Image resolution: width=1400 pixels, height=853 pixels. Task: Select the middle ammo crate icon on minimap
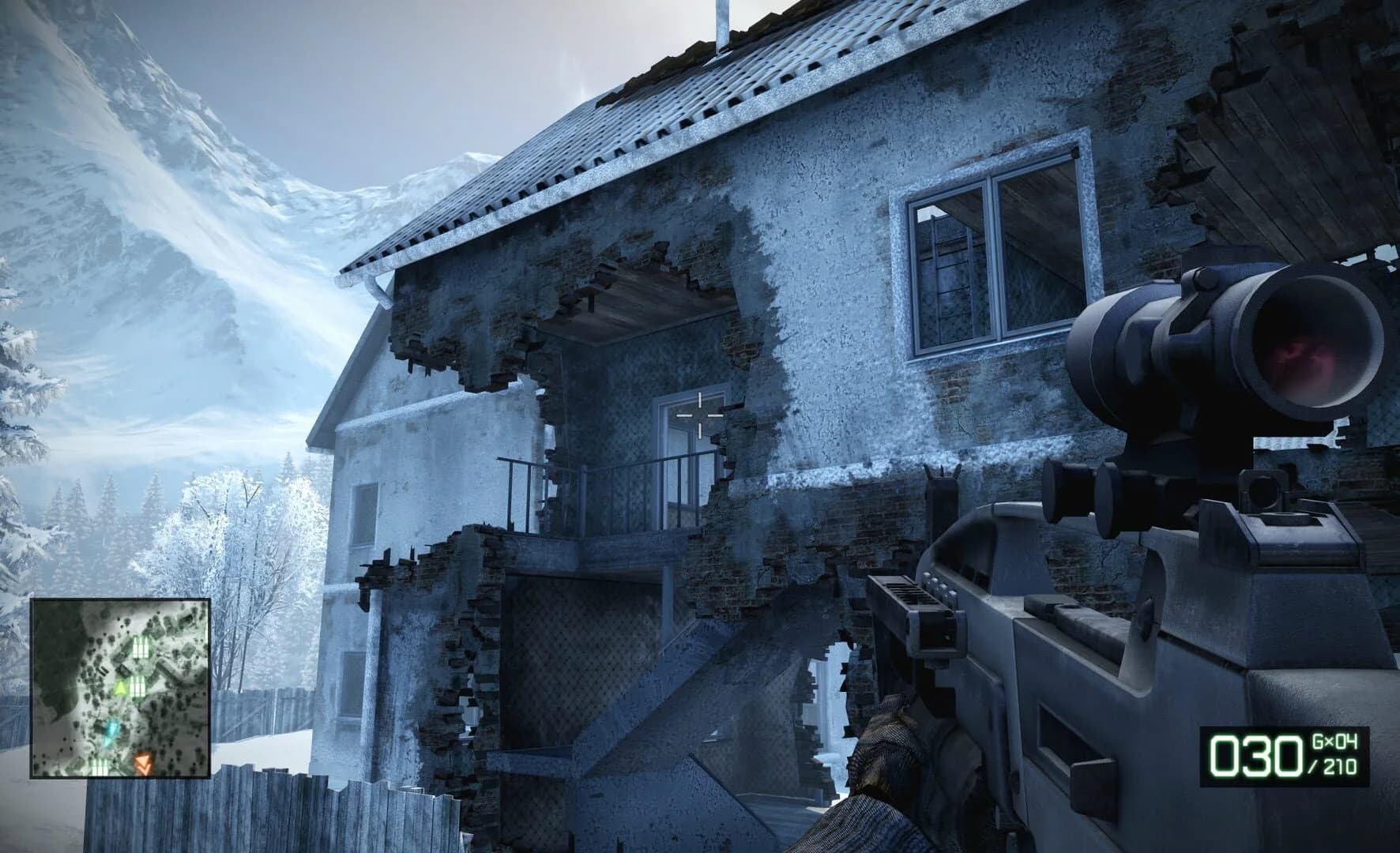click(138, 689)
